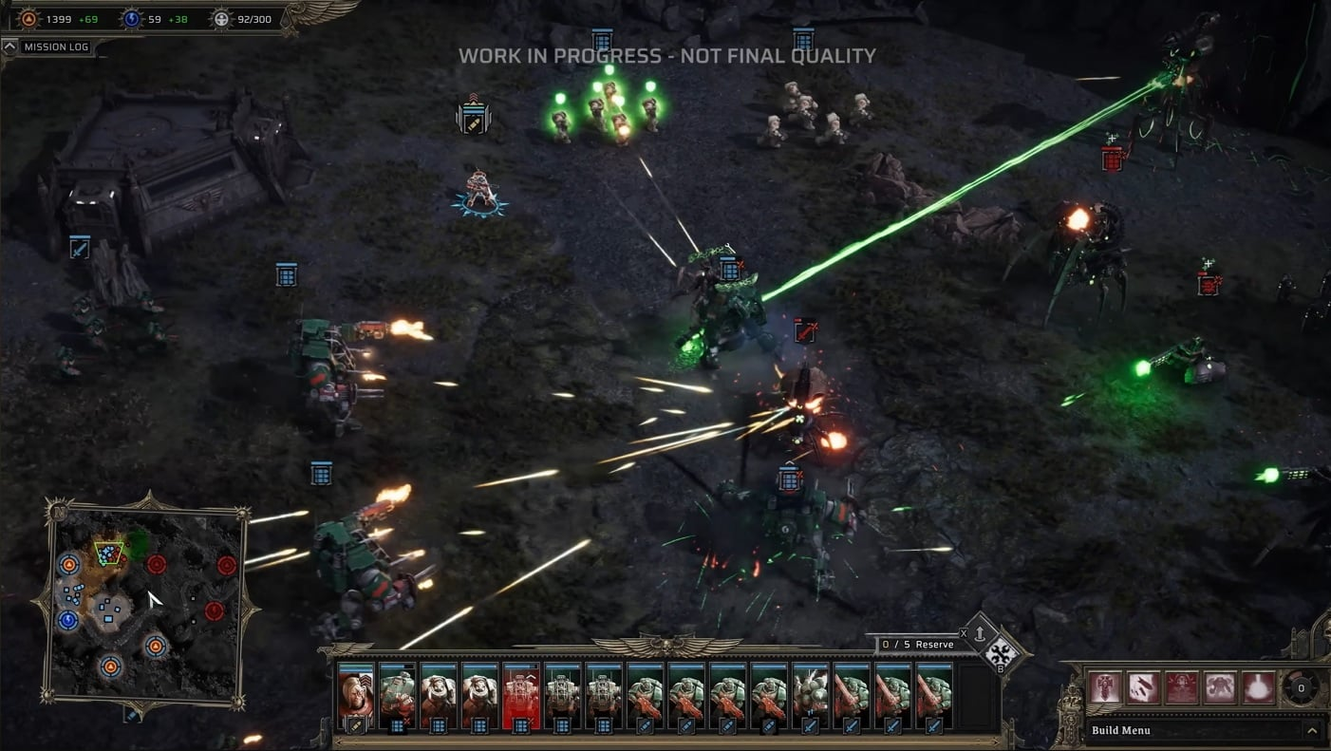Click the blue lightning node on minimap
Image resolution: width=1331 pixels, height=751 pixels.
coord(68,620)
